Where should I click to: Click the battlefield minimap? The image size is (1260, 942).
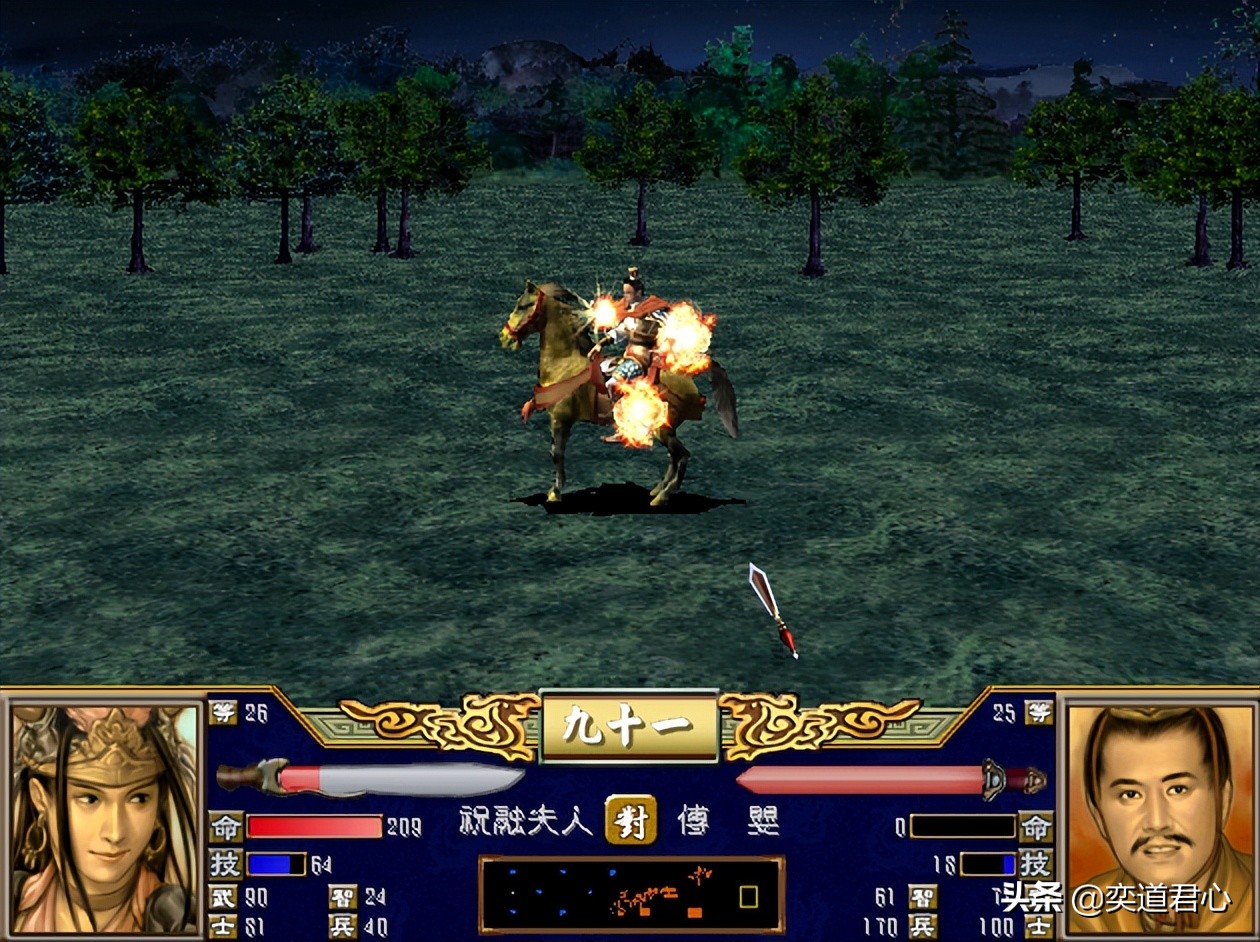(x=631, y=895)
